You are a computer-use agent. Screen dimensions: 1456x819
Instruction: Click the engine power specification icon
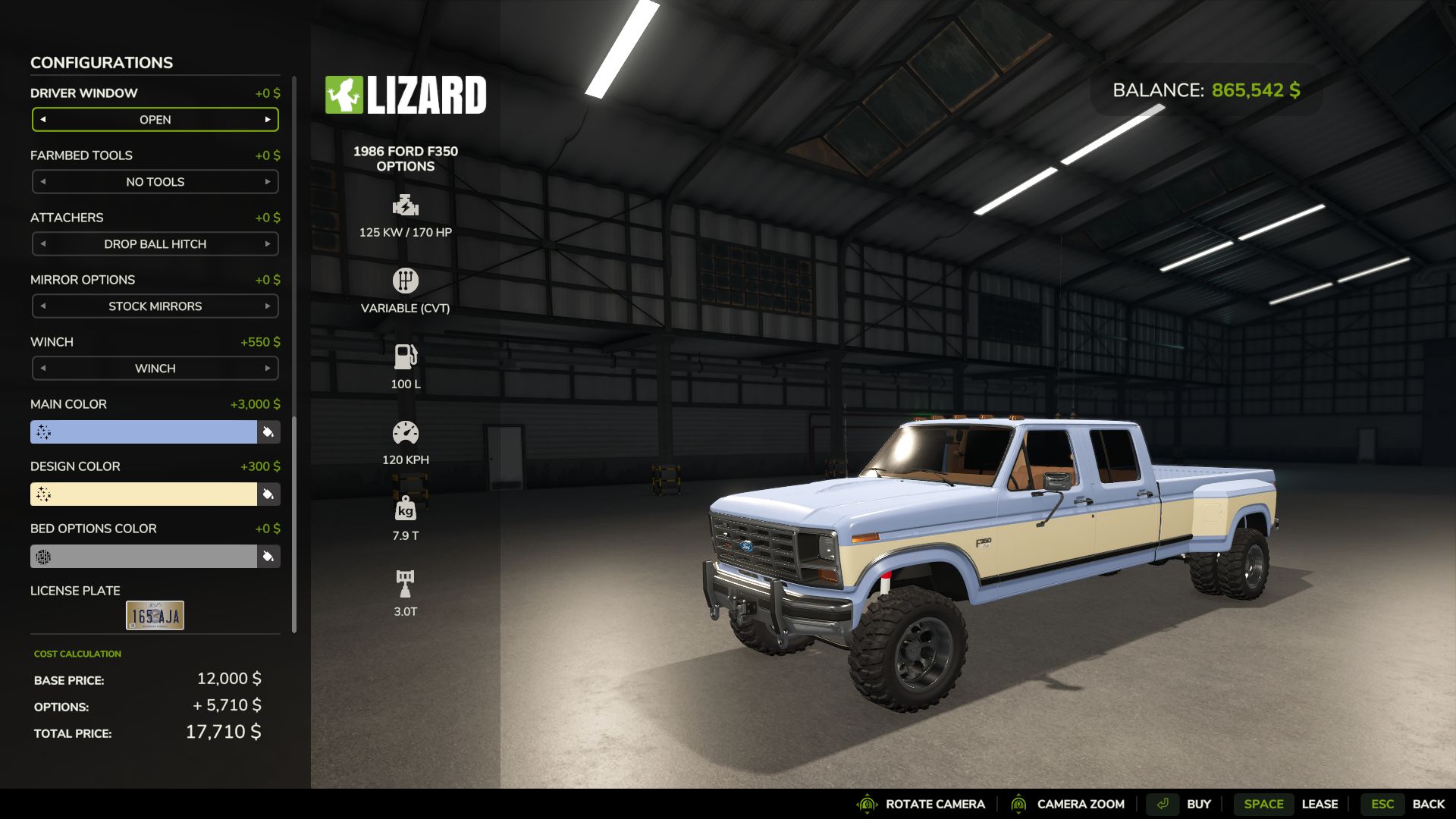point(406,203)
